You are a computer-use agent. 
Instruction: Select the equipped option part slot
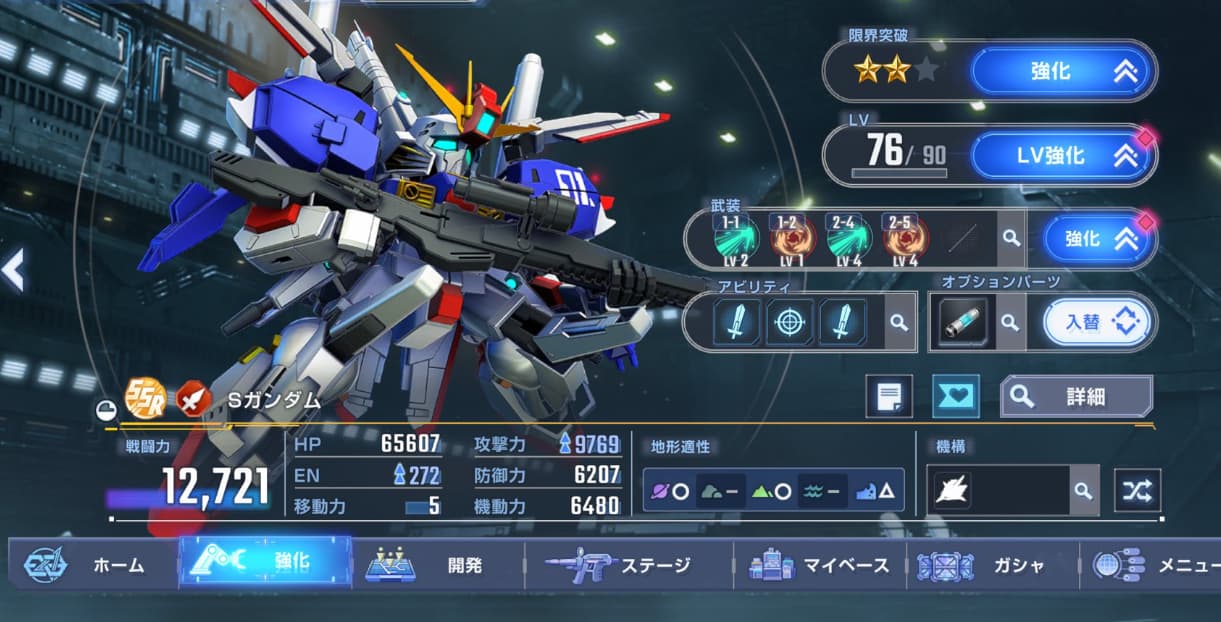tap(963, 322)
